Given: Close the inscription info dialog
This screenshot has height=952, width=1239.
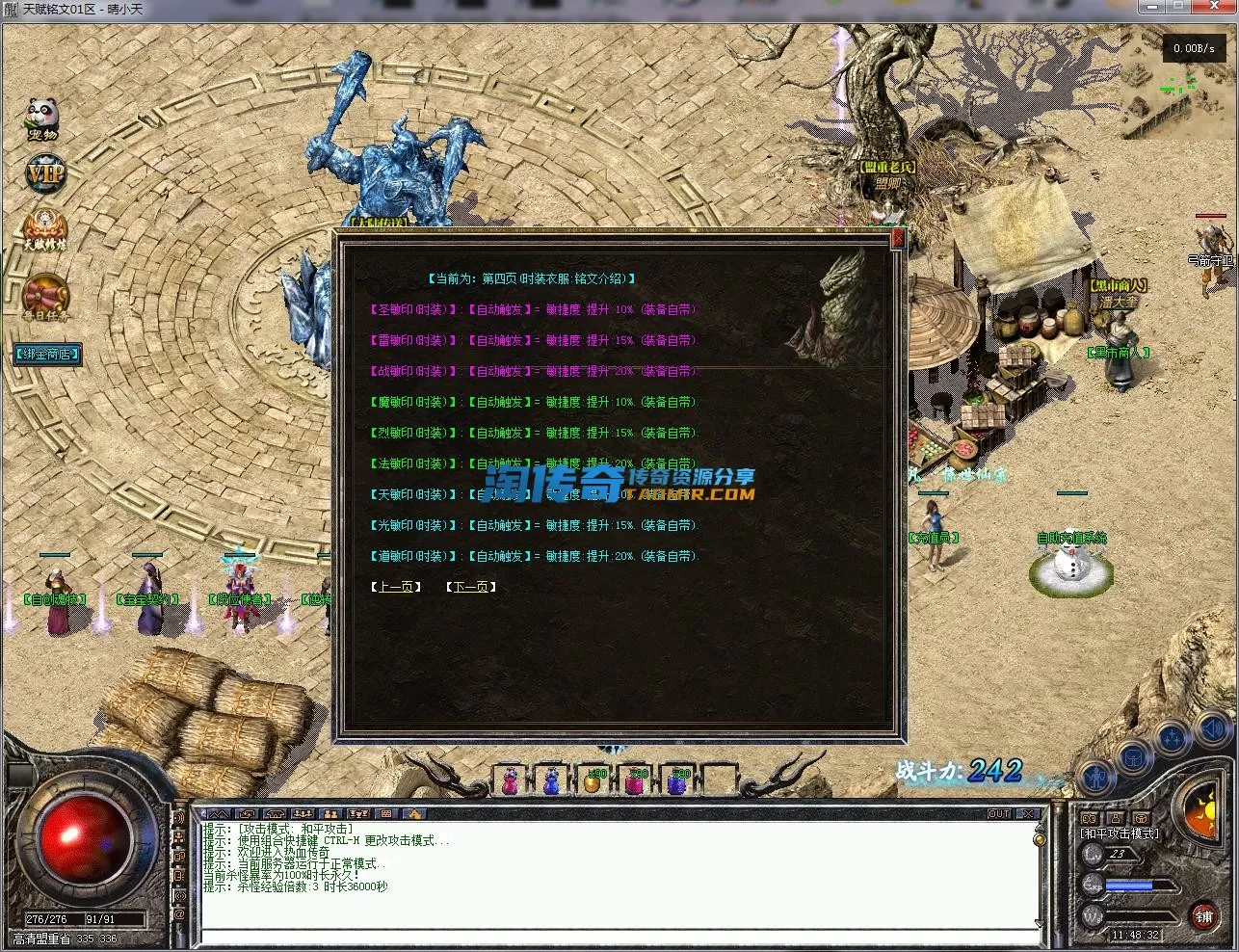Looking at the screenshot, I should tap(898, 239).
